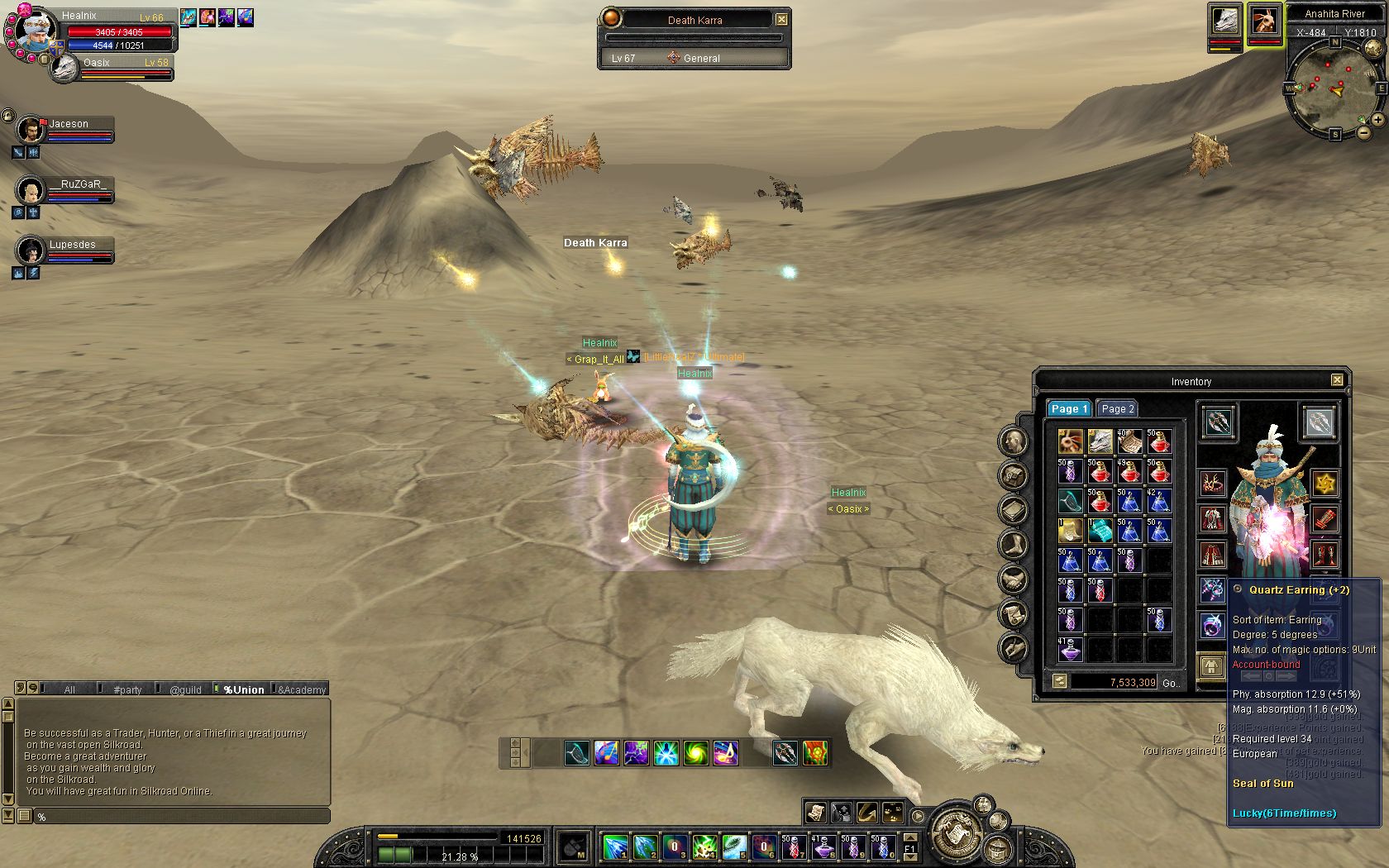
Task: Close the Death Karra target window
Action: click(x=781, y=19)
